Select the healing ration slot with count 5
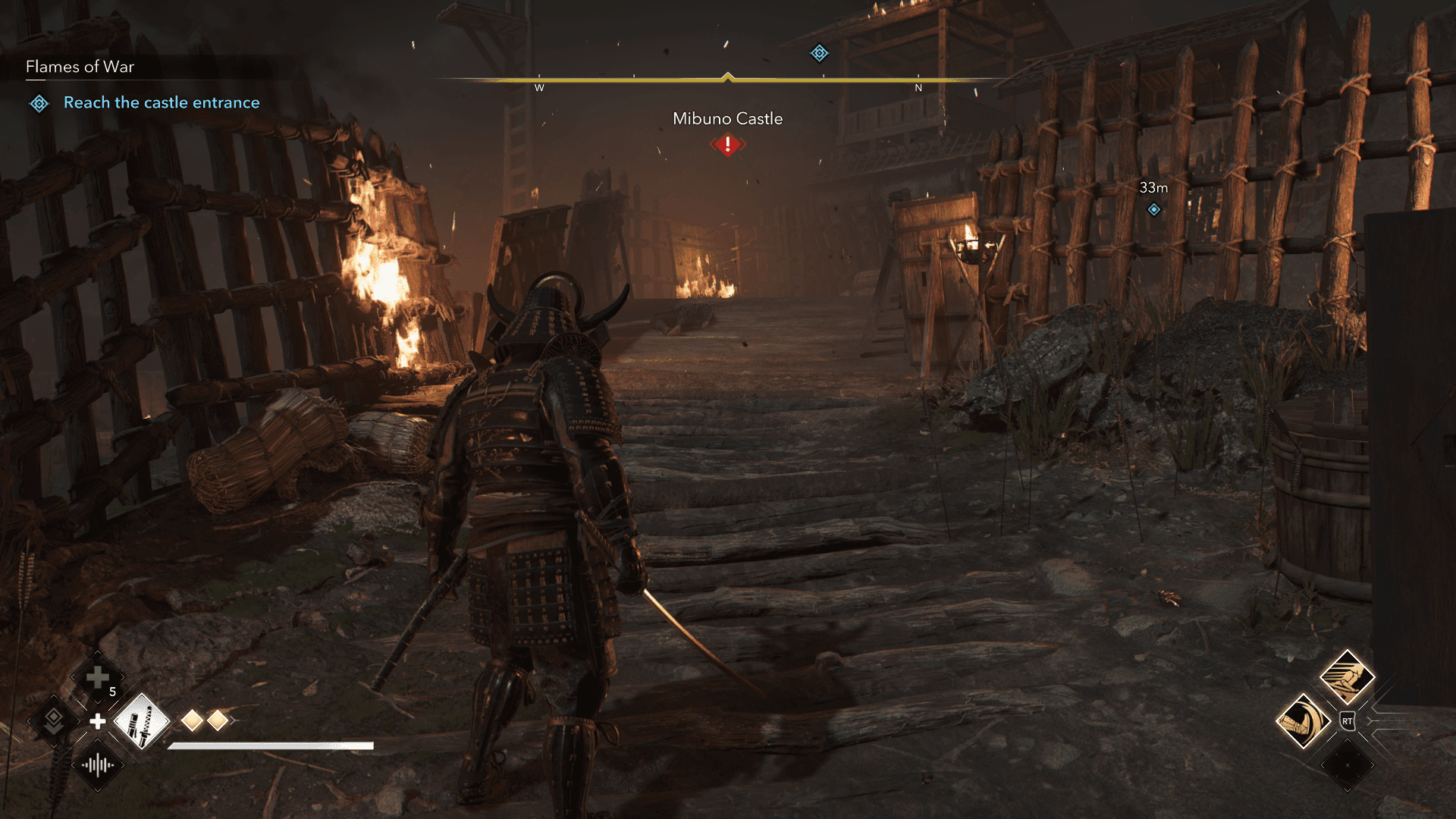 (x=98, y=677)
